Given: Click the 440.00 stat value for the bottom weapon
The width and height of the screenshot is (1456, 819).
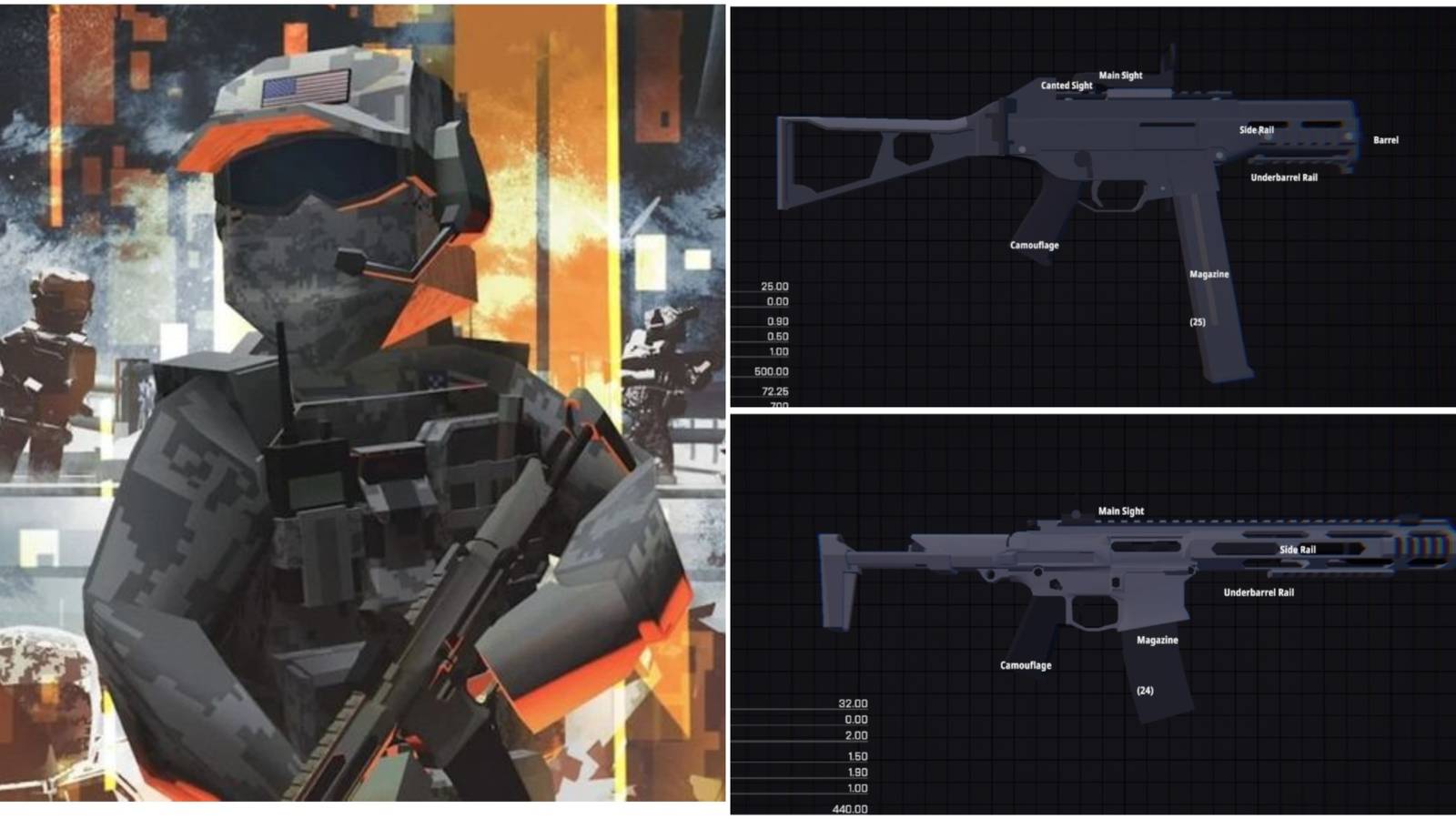Looking at the screenshot, I should click(852, 806).
